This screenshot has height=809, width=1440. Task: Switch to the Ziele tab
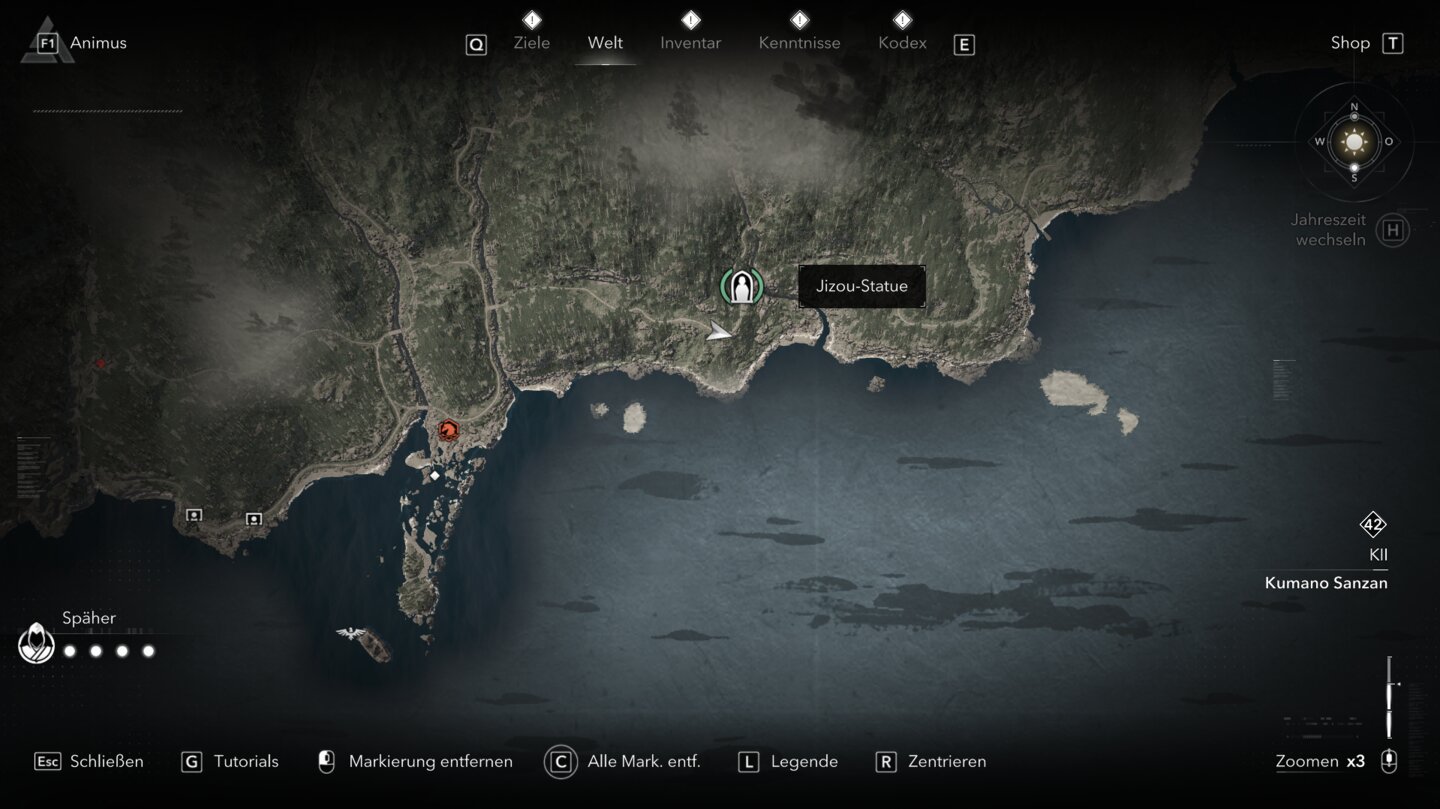click(x=531, y=43)
